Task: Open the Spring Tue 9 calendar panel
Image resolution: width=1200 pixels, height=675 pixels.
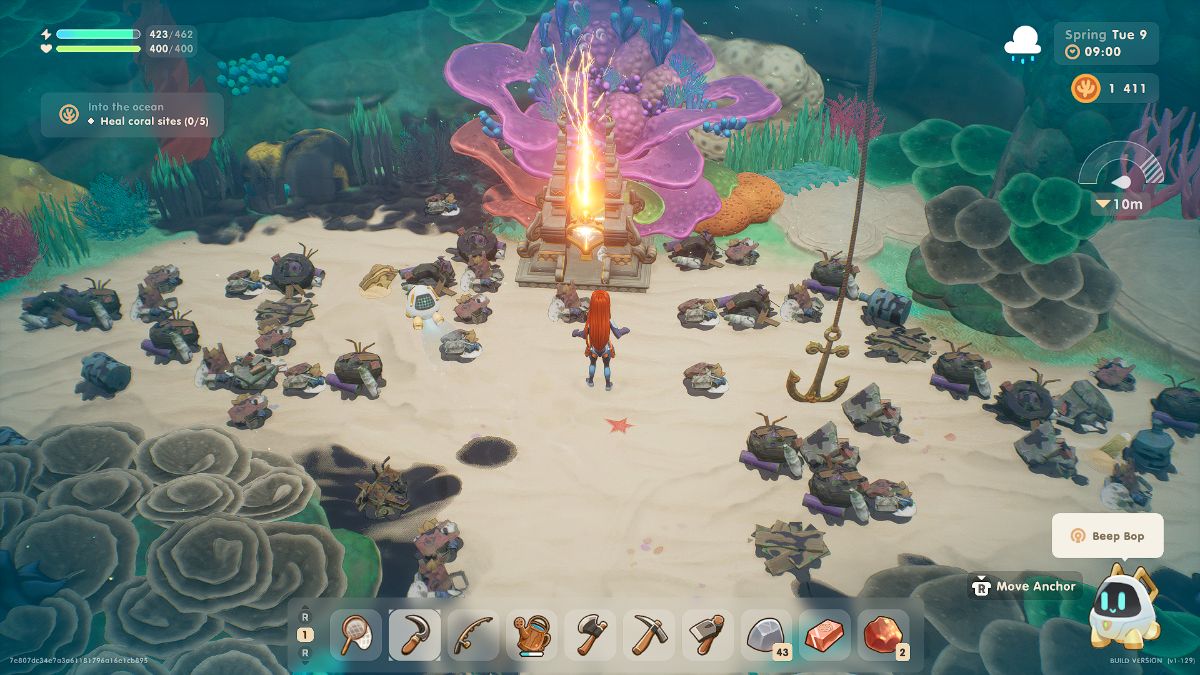Action: (x=1105, y=43)
